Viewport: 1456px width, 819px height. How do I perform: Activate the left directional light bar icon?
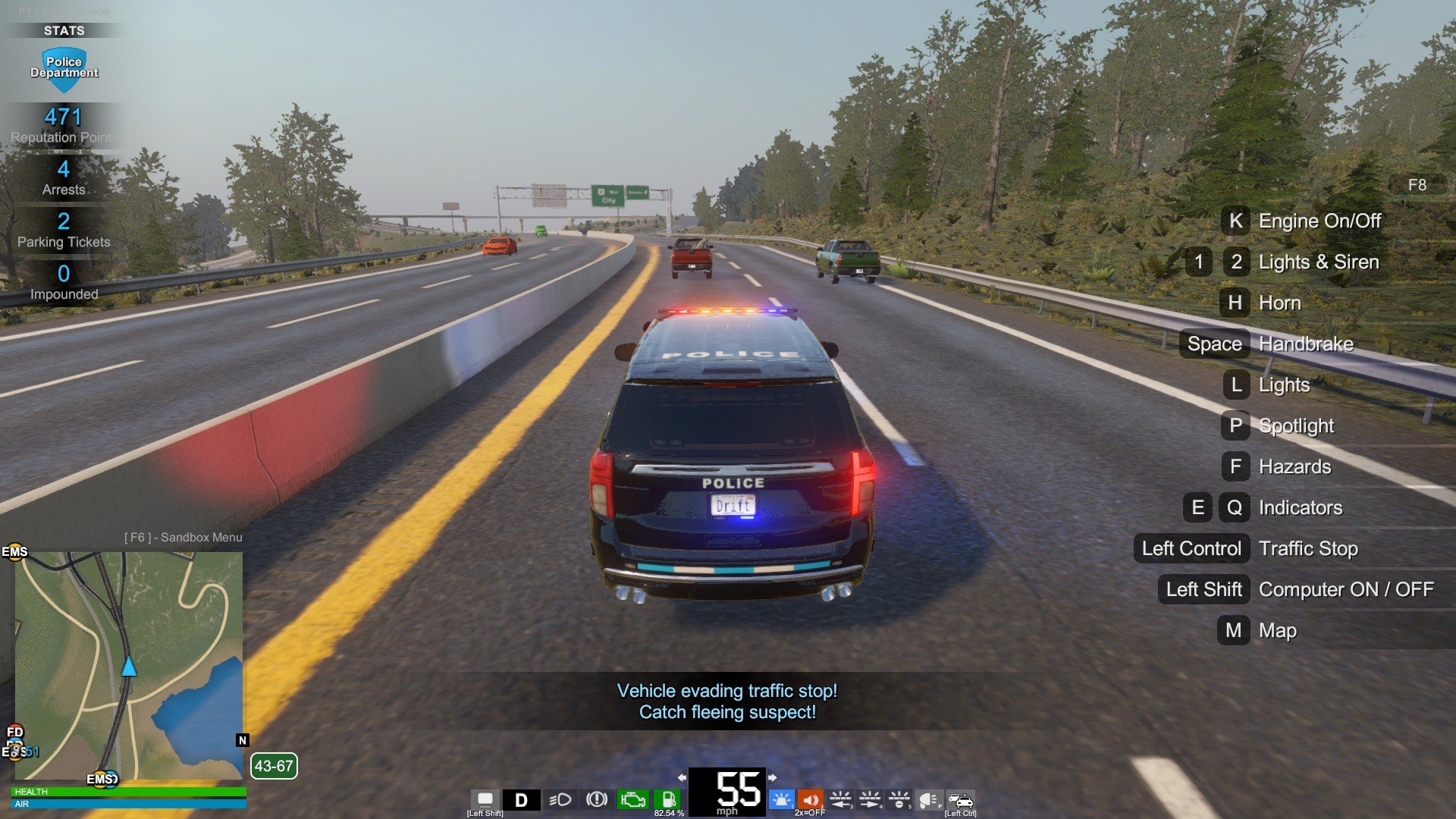[840, 800]
